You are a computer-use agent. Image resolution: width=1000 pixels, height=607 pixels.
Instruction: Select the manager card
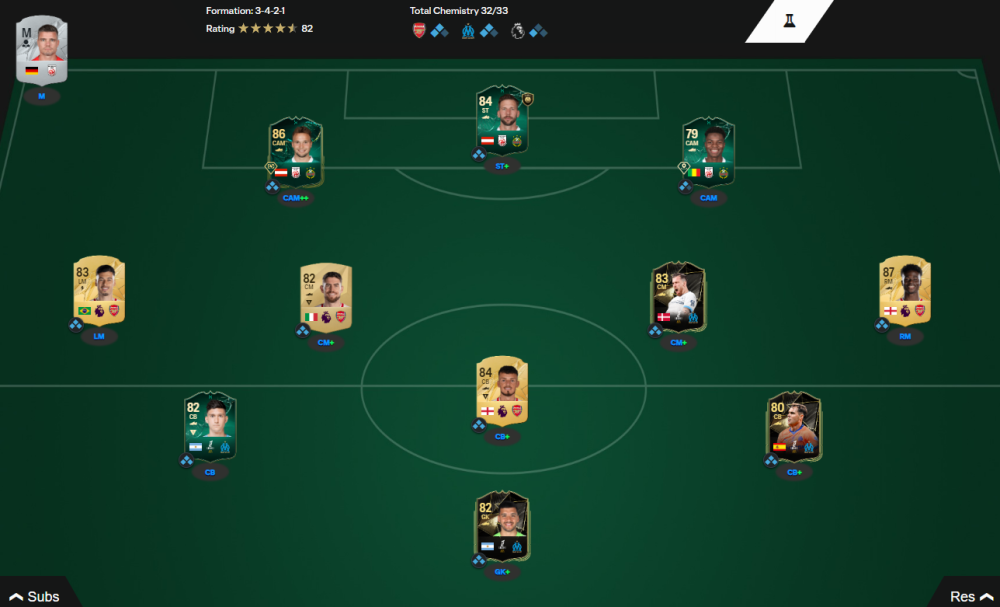click(x=41, y=50)
